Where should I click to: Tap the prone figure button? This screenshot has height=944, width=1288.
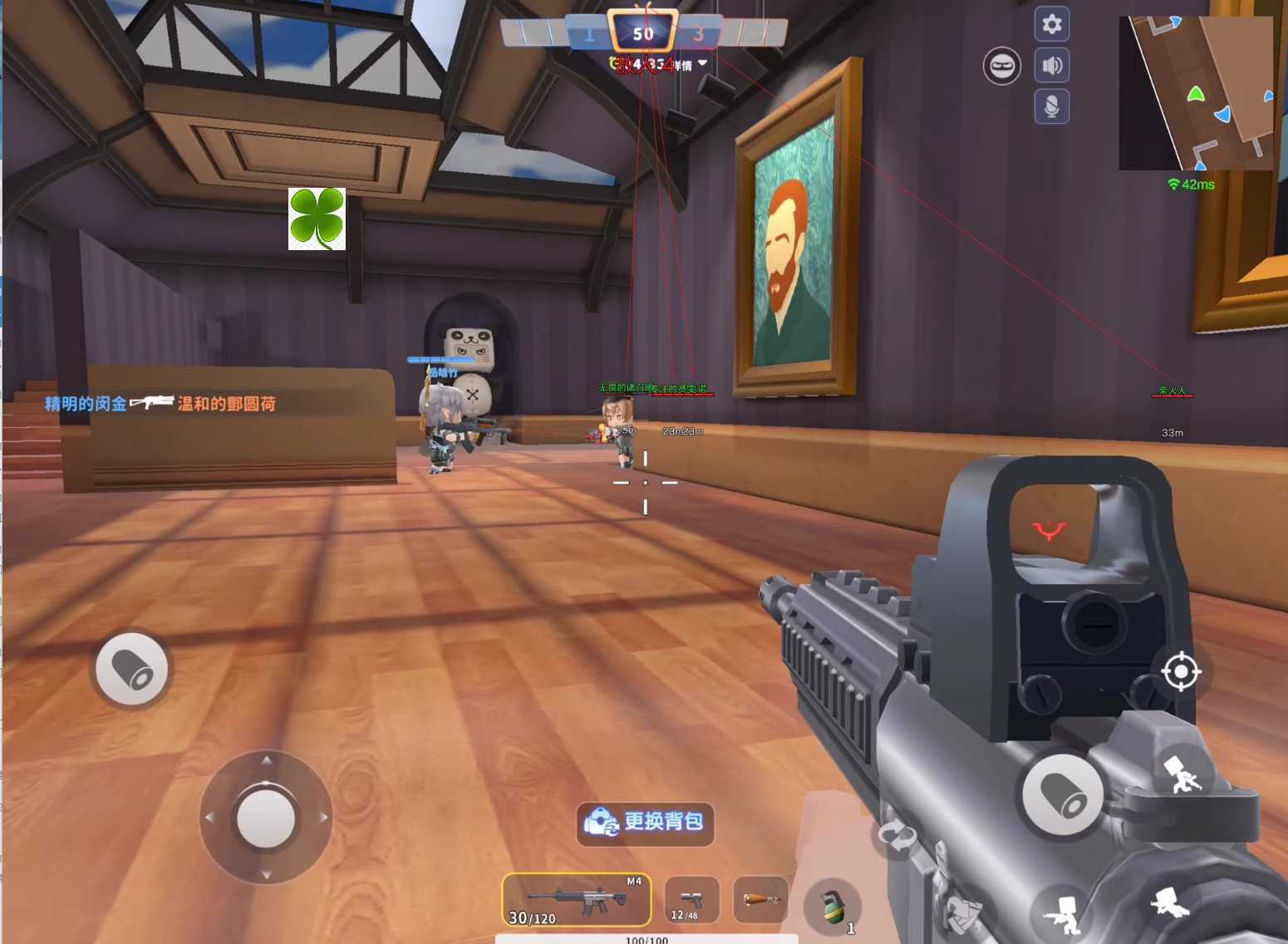coord(1172,902)
